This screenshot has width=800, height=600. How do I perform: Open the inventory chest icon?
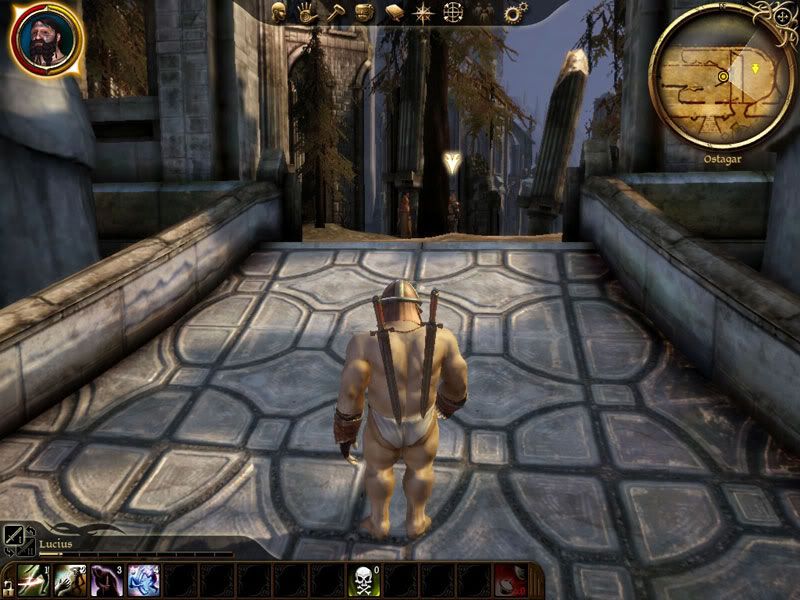pos(365,12)
